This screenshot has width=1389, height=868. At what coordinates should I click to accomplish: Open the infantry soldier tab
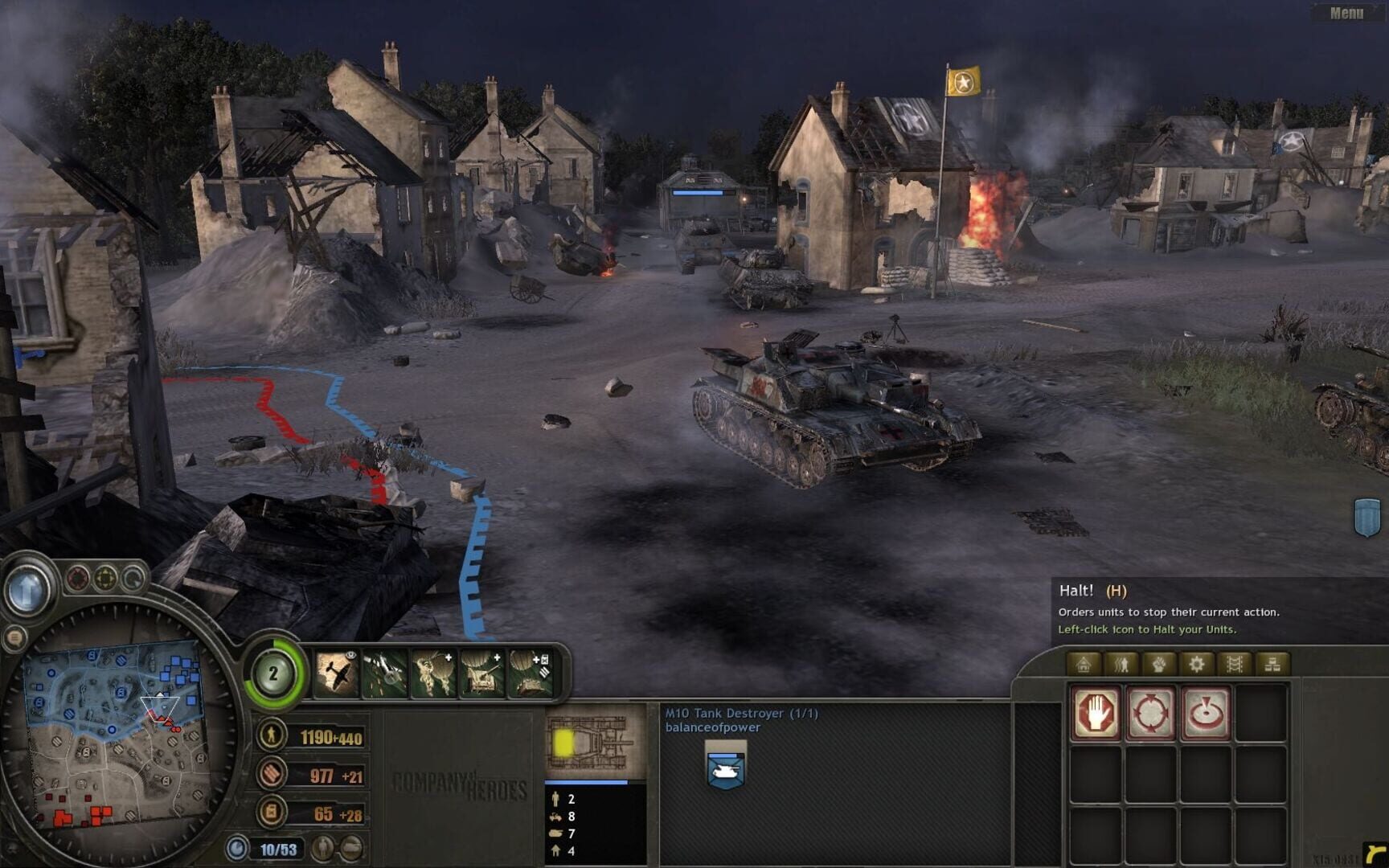[x=1121, y=664]
